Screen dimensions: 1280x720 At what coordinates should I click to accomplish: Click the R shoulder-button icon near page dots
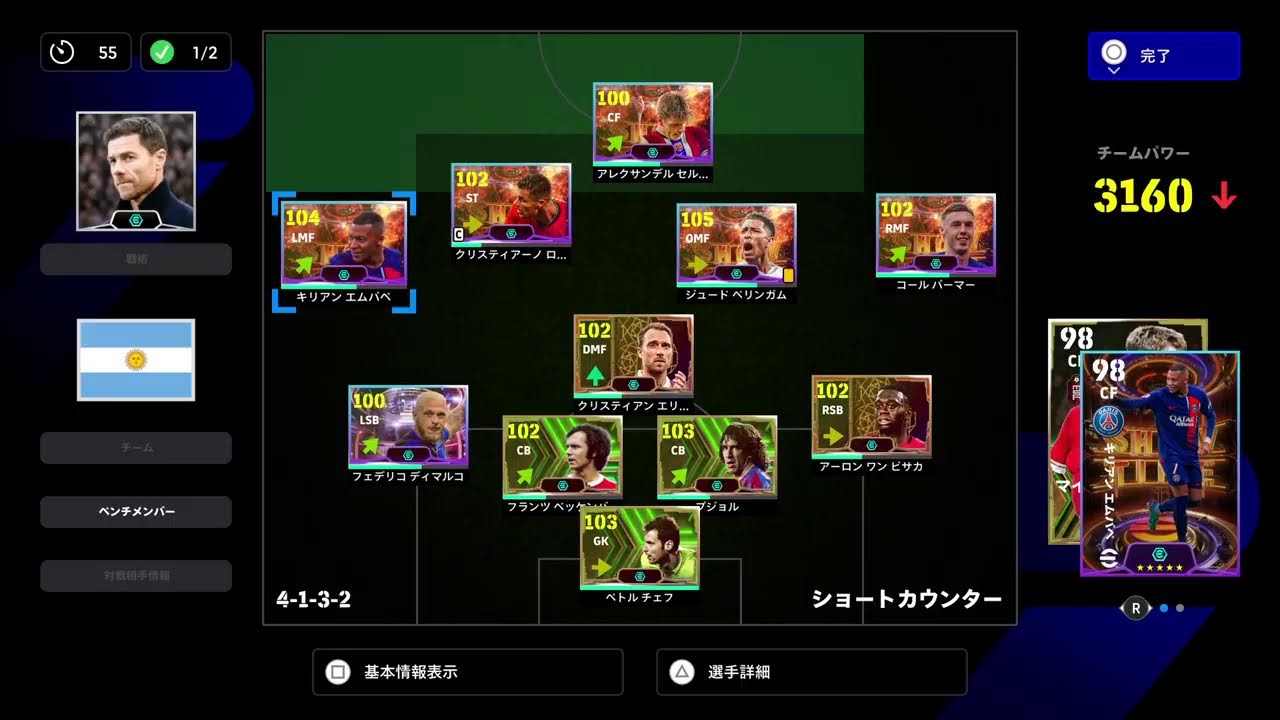pos(1135,607)
